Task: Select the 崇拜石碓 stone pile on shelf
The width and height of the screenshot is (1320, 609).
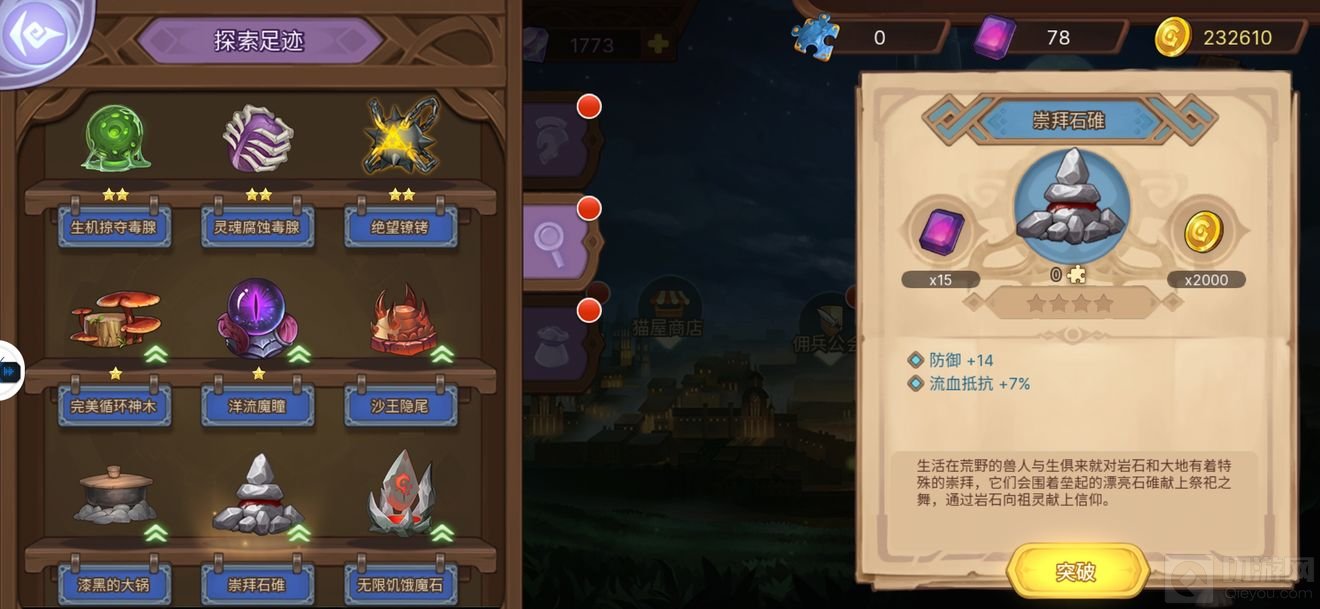Action: pyautogui.click(x=258, y=496)
